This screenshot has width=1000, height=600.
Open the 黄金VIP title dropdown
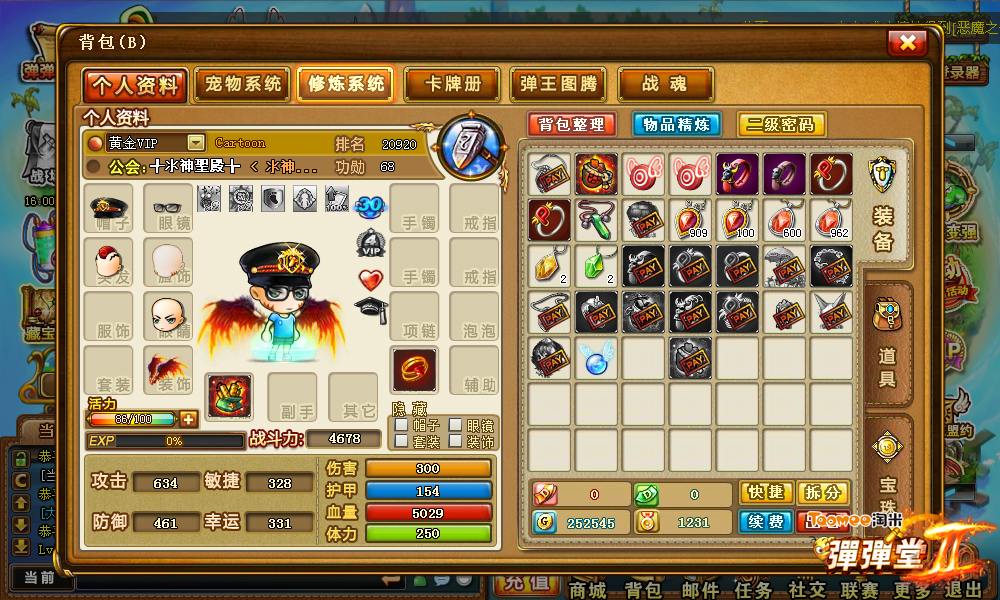point(196,143)
